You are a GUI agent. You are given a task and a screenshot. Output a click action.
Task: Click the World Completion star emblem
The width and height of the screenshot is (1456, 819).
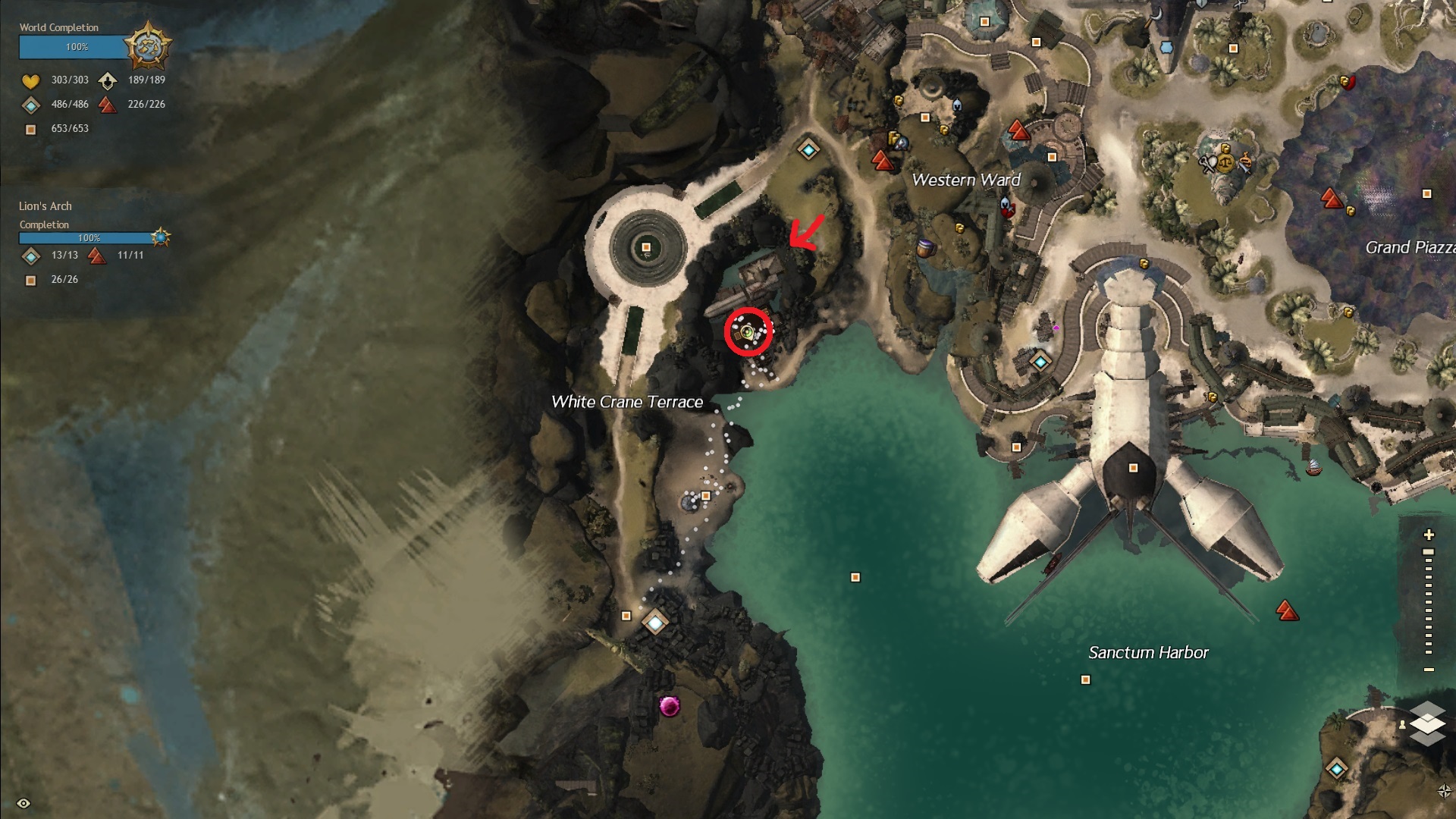tap(147, 46)
